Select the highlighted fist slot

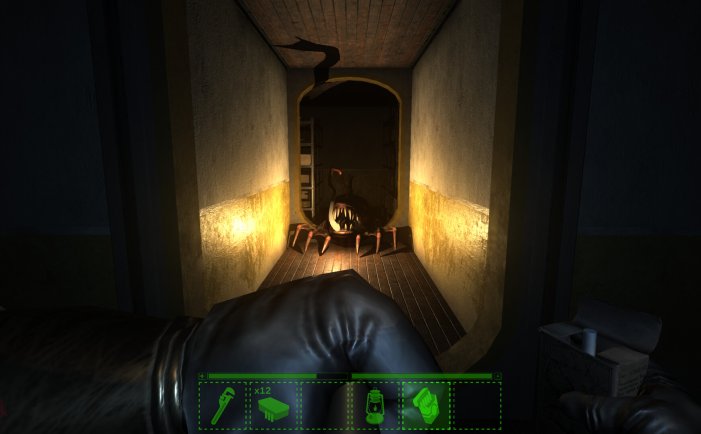tap(425, 405)
